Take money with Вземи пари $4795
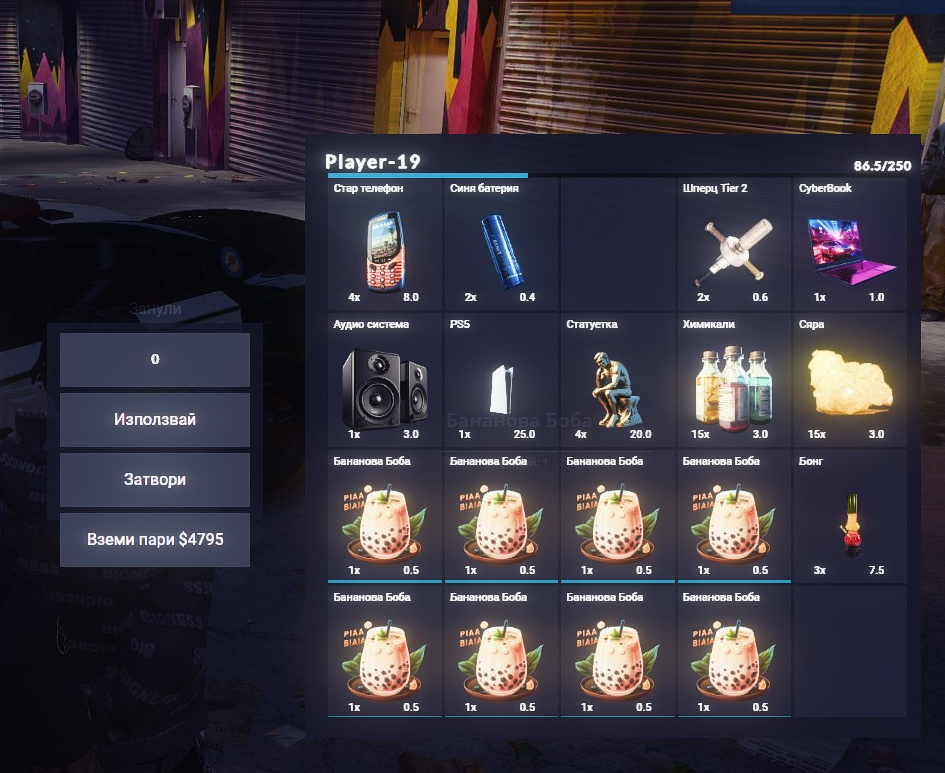Image resolution: width=945 pixels, height=773 pixels. pos(154,540)
